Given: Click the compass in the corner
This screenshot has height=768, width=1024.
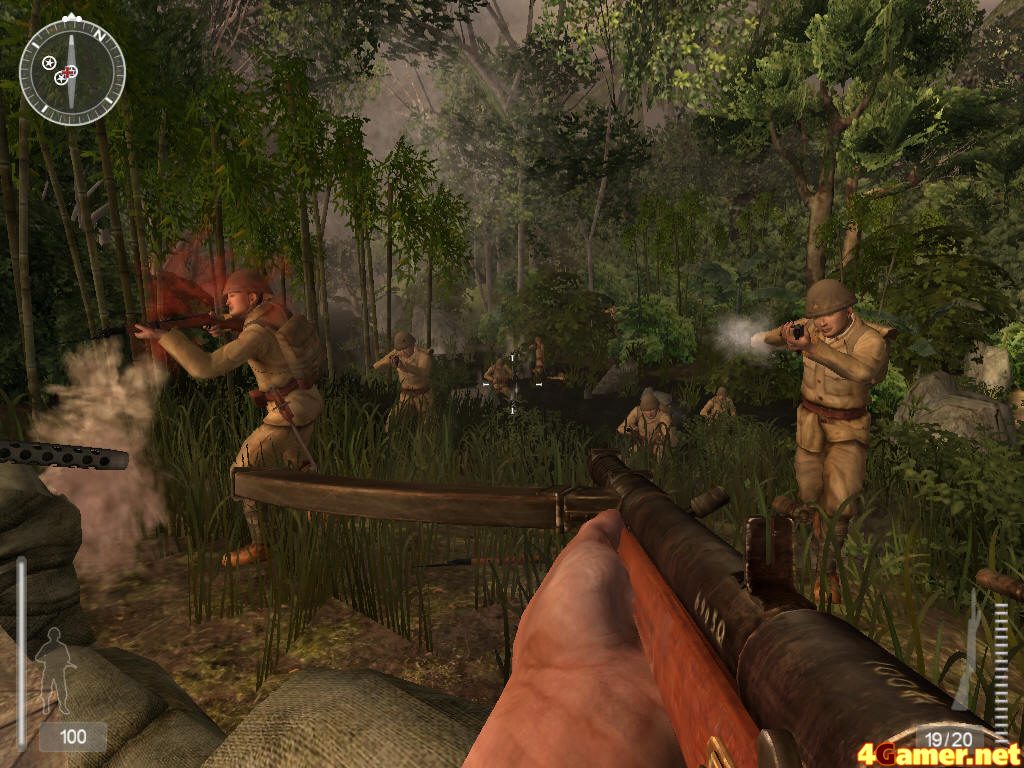Looking at the screenshot, I should click(x=72, y=72).
